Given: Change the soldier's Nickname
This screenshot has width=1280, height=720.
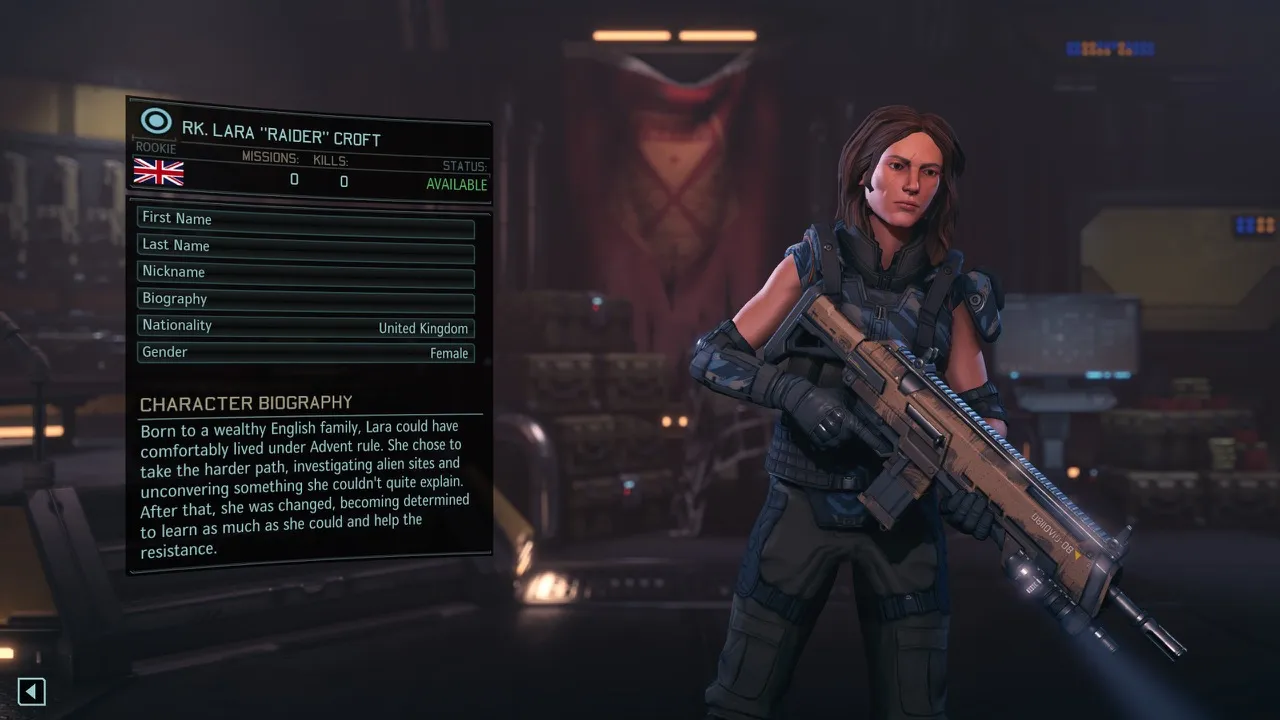Looking at the screenshot, I should coord(305,273).
